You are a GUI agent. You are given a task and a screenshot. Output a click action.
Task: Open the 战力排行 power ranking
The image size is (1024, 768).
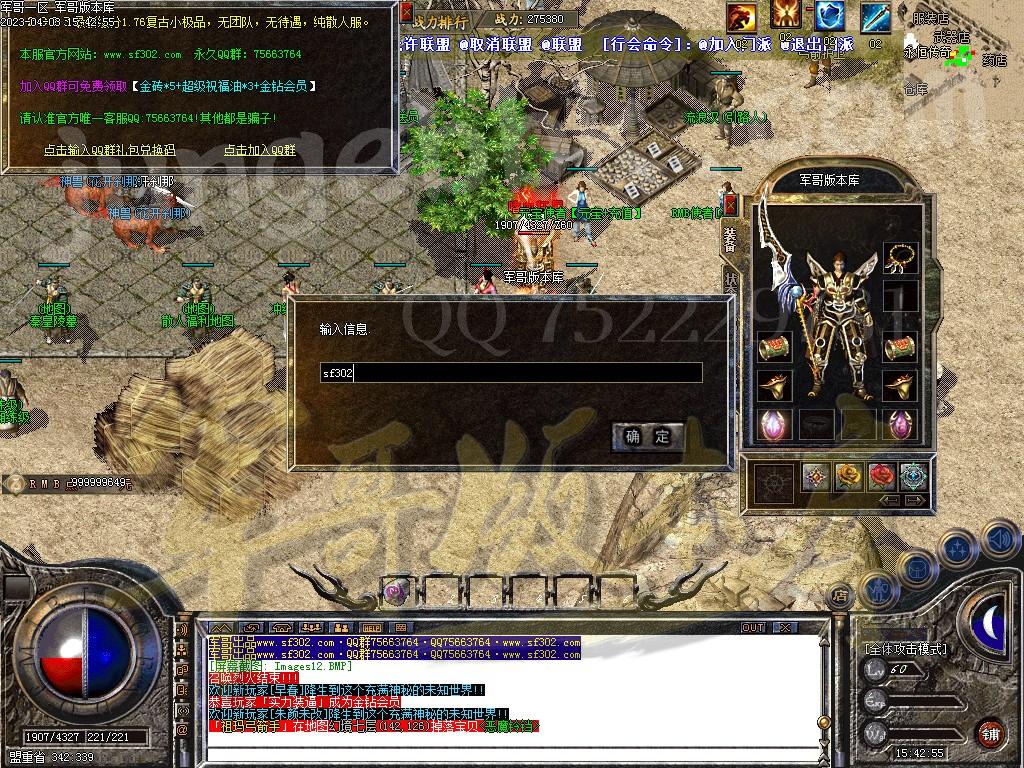(439, 22)
